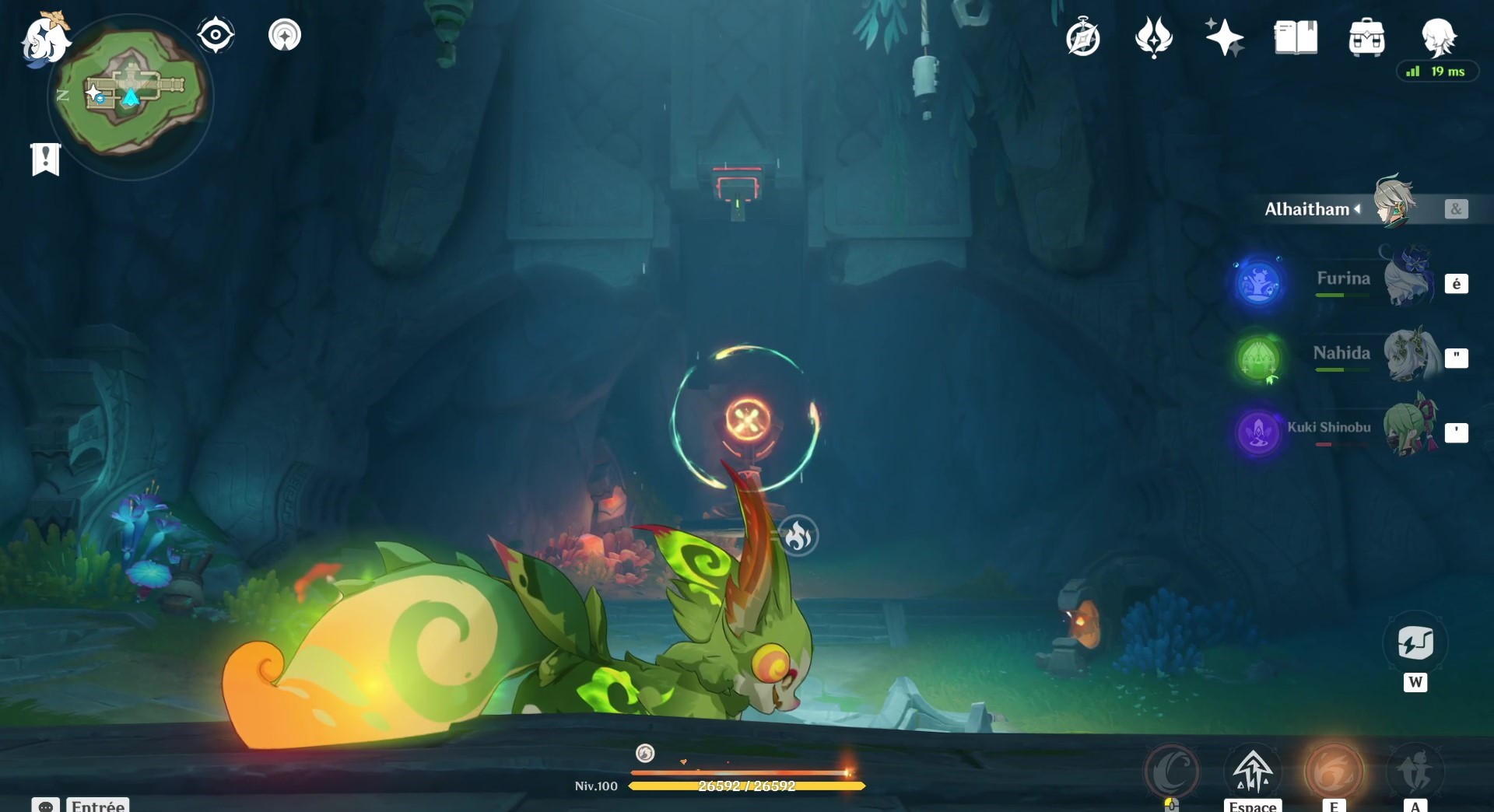Screen dimensions: 1494x812
Task: Open the flame-shaped events icon
Action: coord(1153,38)
